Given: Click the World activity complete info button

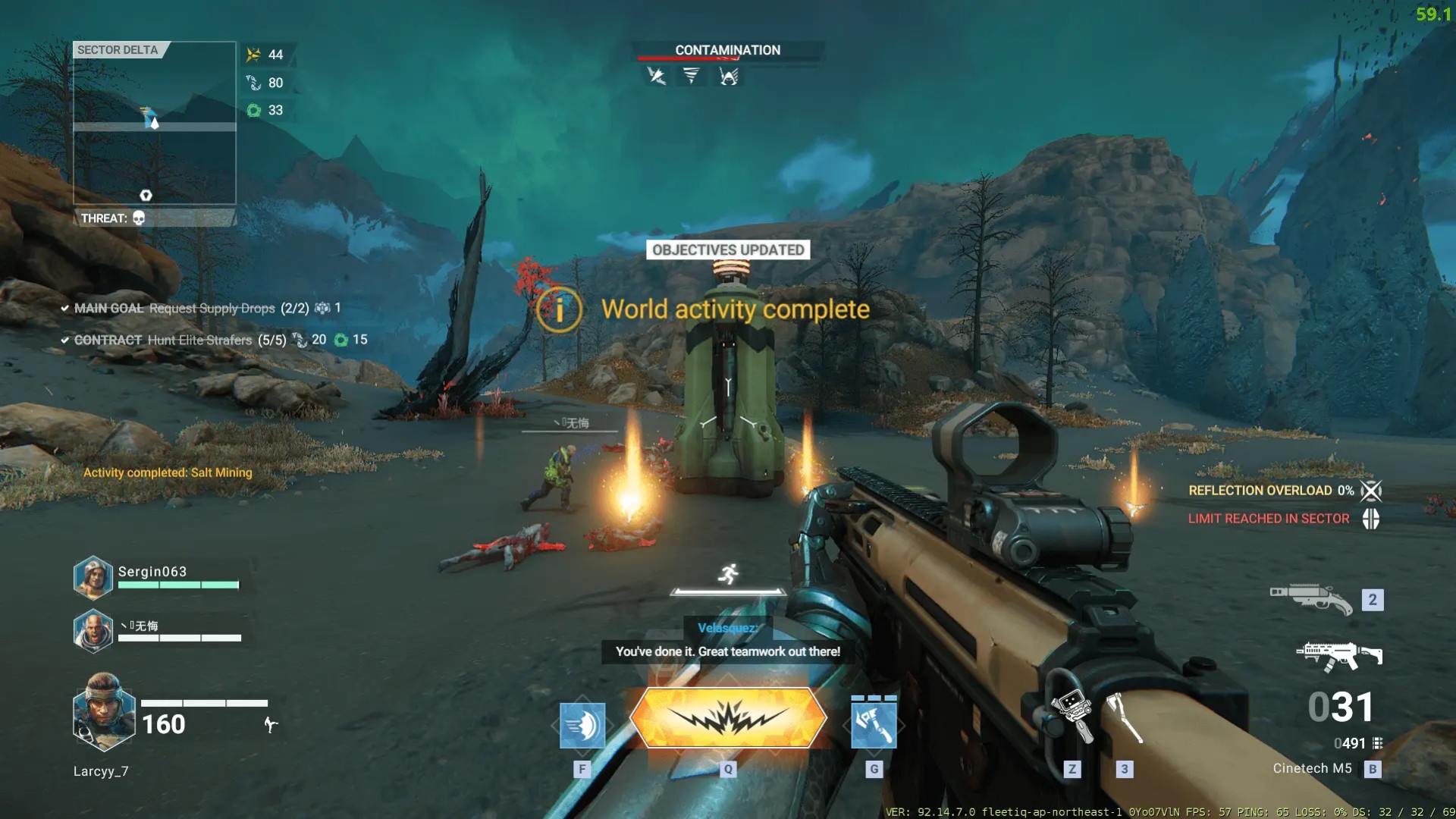Looking at the screenshot, I should pyautogui.click(x=559, y=309).
